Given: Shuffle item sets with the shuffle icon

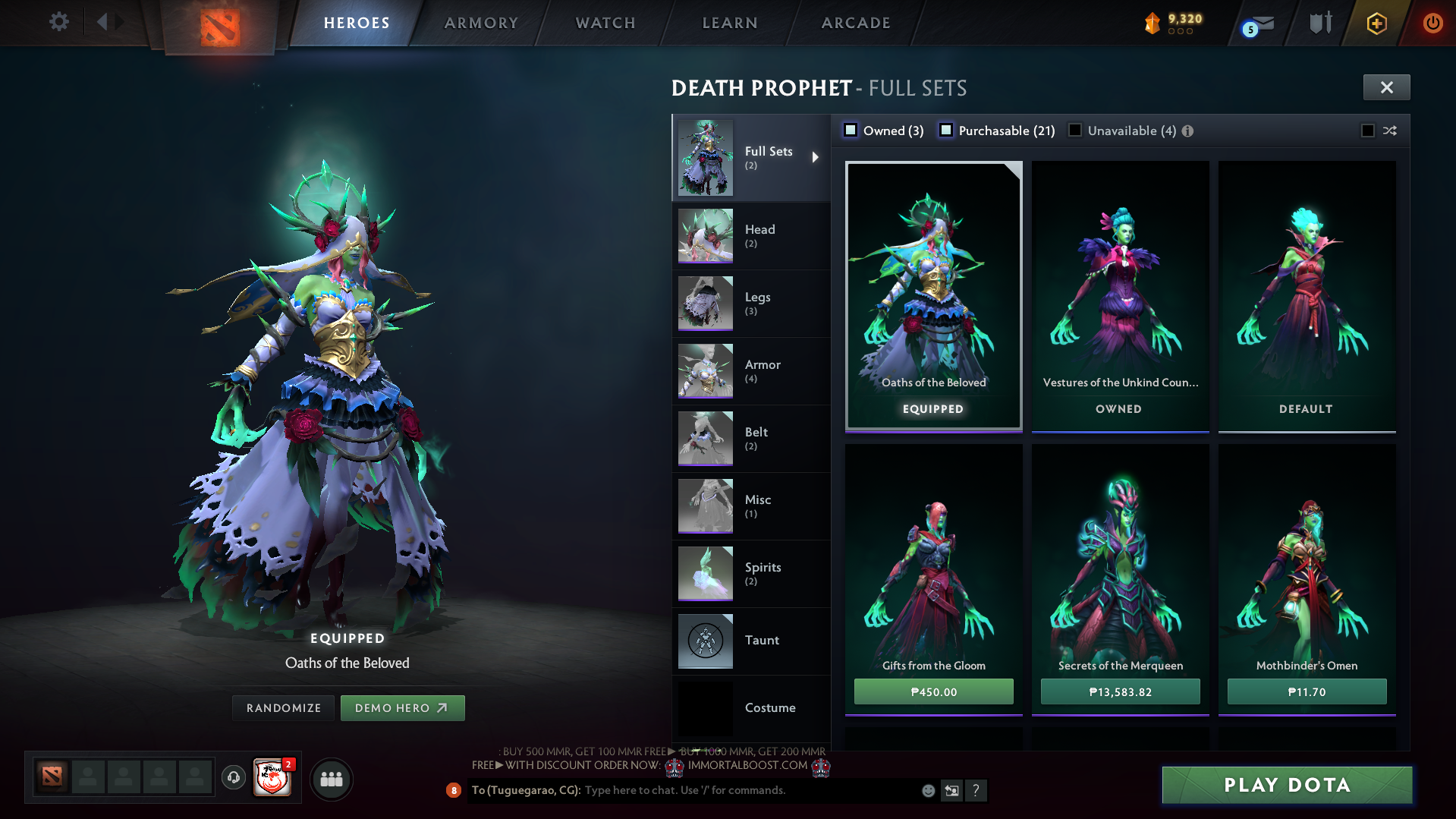Looking at the screenshot, I should click(1389, 131).
